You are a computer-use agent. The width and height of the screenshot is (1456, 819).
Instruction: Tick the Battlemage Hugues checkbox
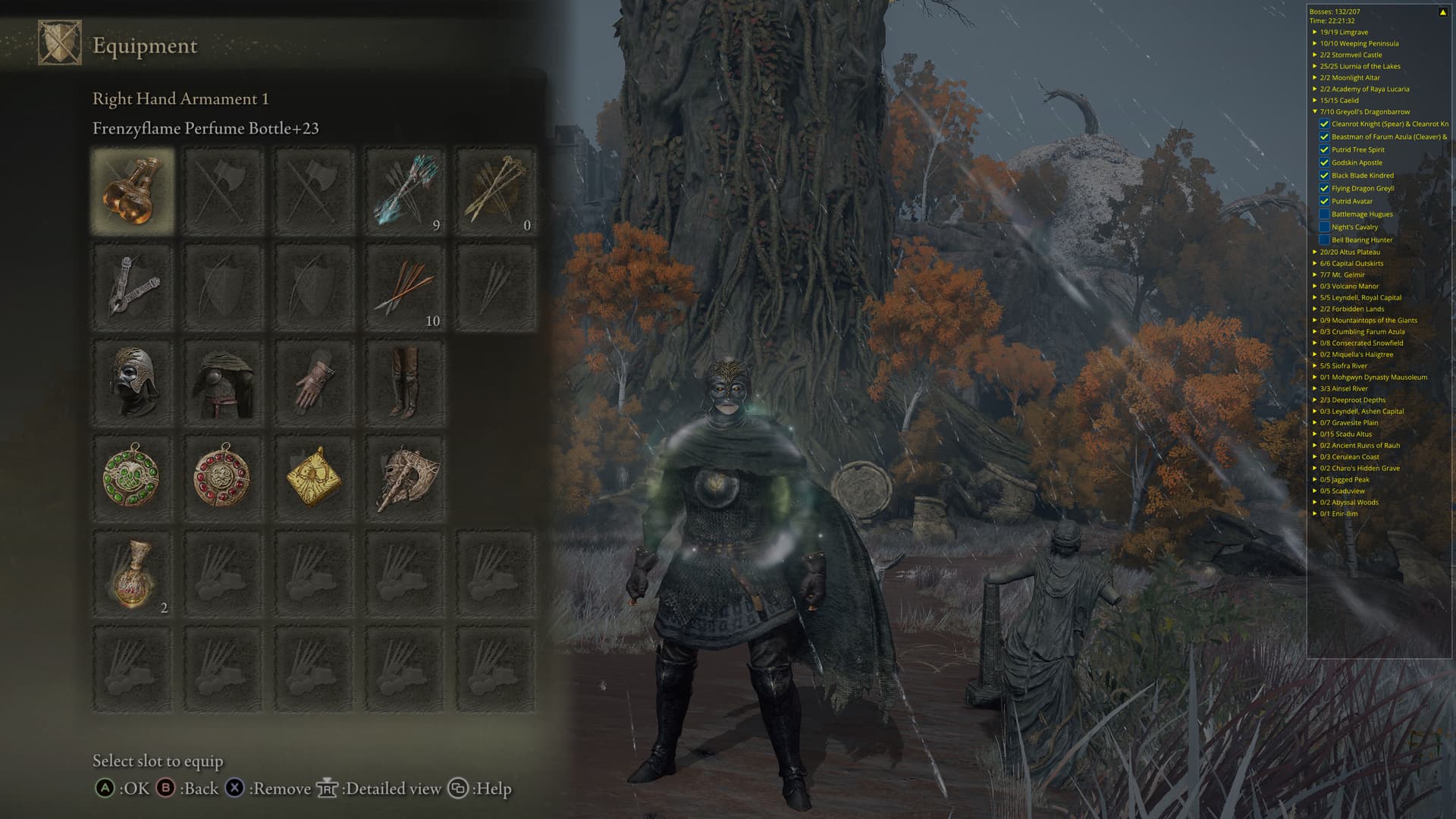click(1324, 214)
